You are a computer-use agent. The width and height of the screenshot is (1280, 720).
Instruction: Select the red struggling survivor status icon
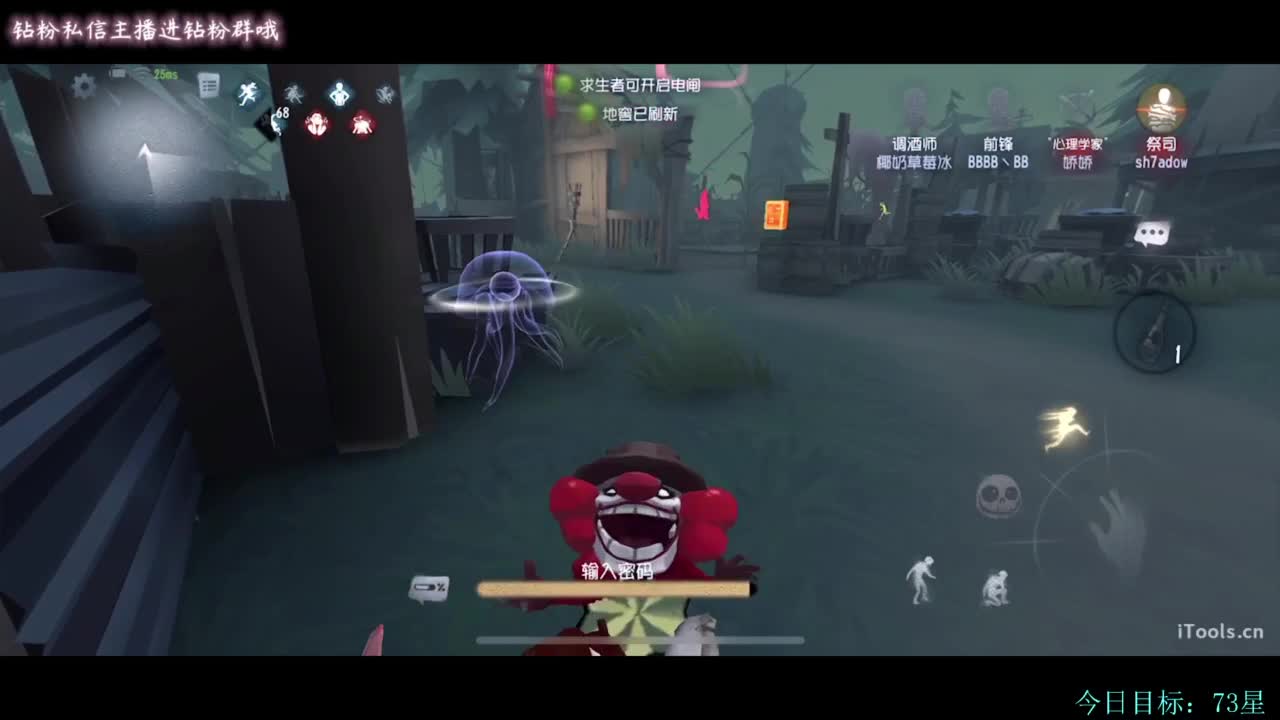click(x=318, y=123)
